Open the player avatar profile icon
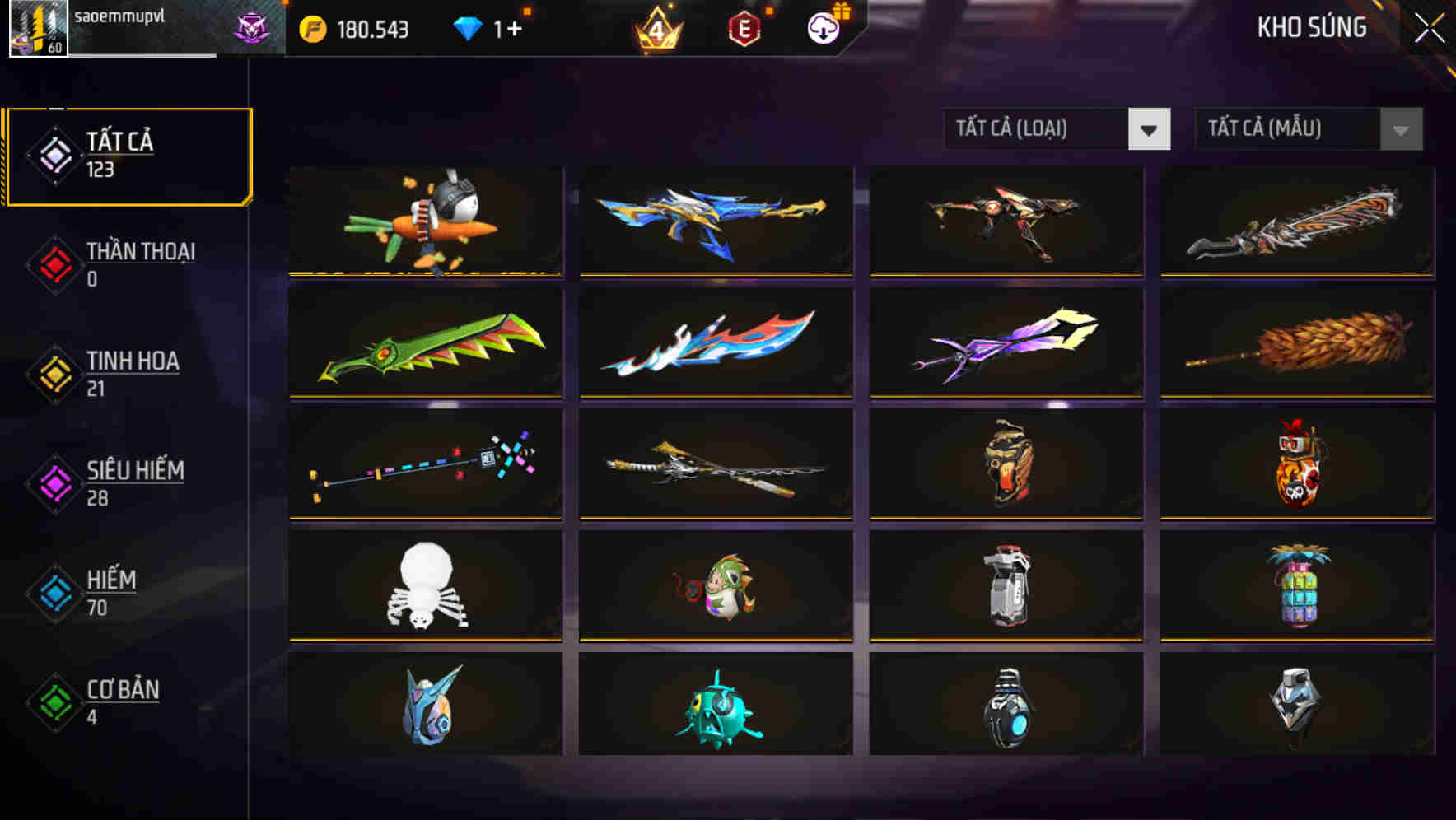1456x820 pixels. tap(38, 28)
